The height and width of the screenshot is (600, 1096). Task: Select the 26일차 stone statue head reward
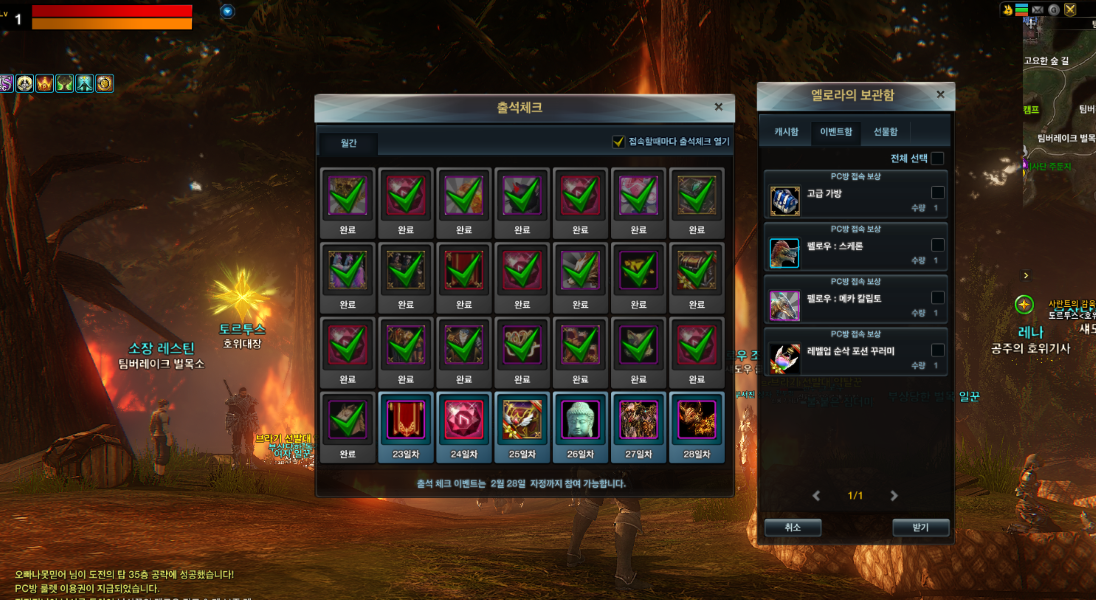580,421
